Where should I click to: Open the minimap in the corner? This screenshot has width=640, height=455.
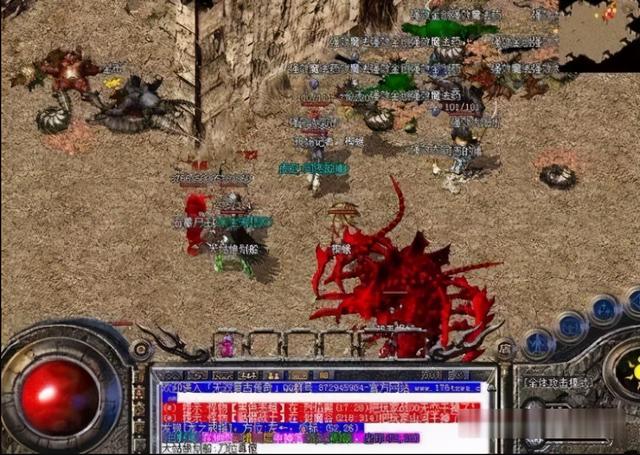[599, 28]
